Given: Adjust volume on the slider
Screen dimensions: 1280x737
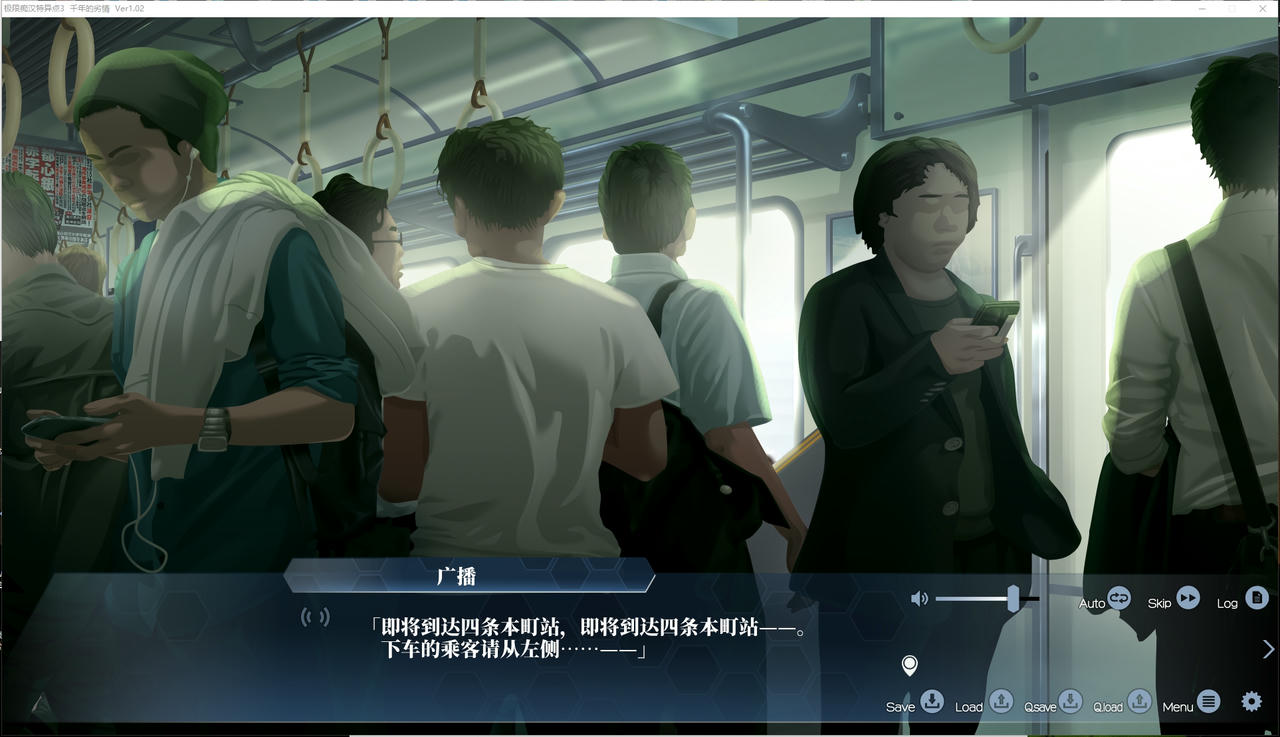Looking at the screenshot, I should (x=1013, y=598).
